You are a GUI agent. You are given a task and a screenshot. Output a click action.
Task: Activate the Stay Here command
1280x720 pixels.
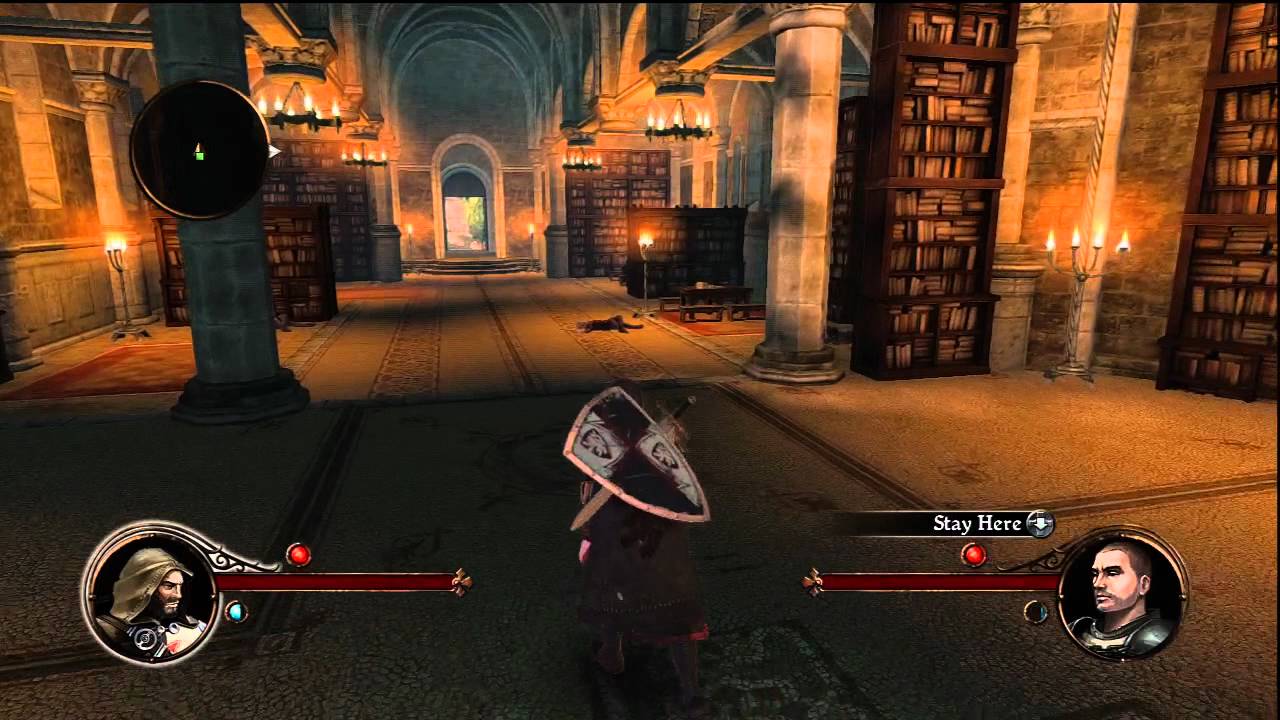tap(975, 524)
